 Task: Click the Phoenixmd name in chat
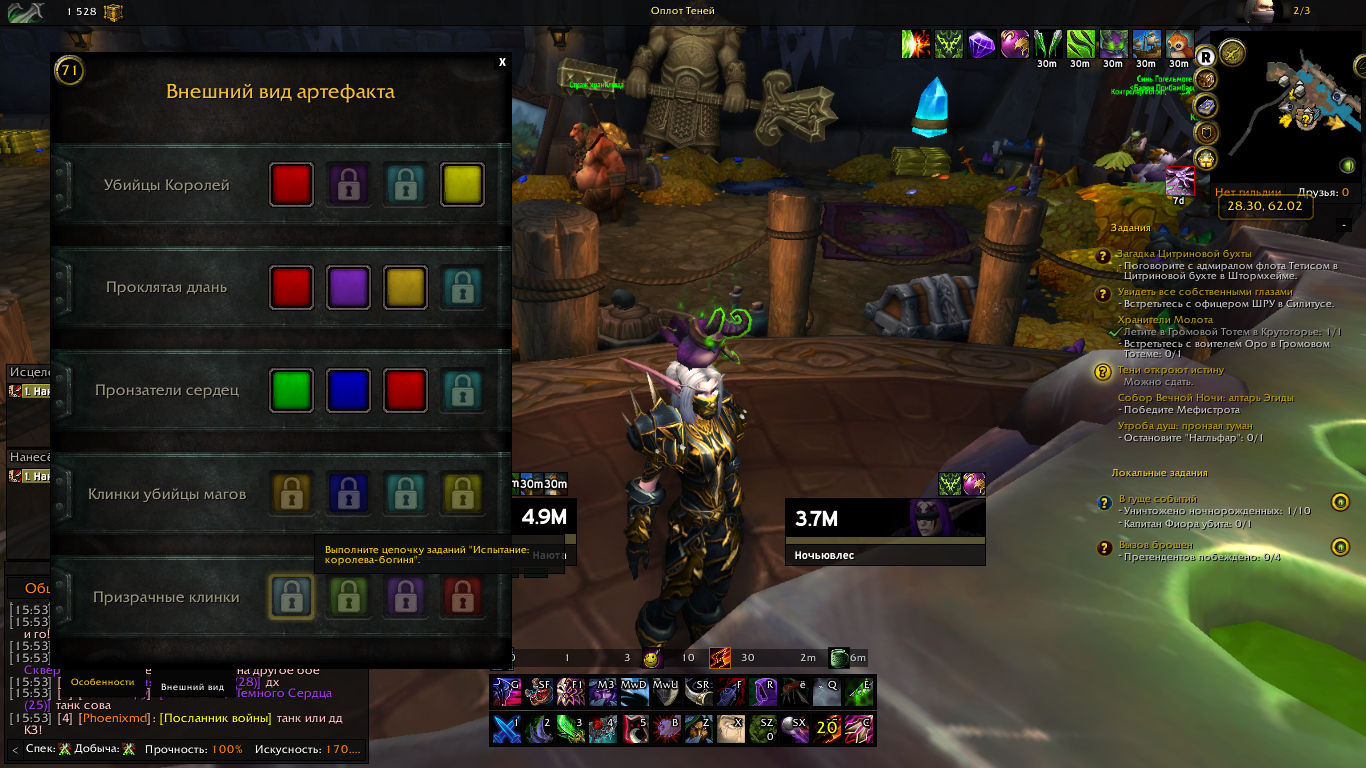pyautogui.click(x=115, y=718)
